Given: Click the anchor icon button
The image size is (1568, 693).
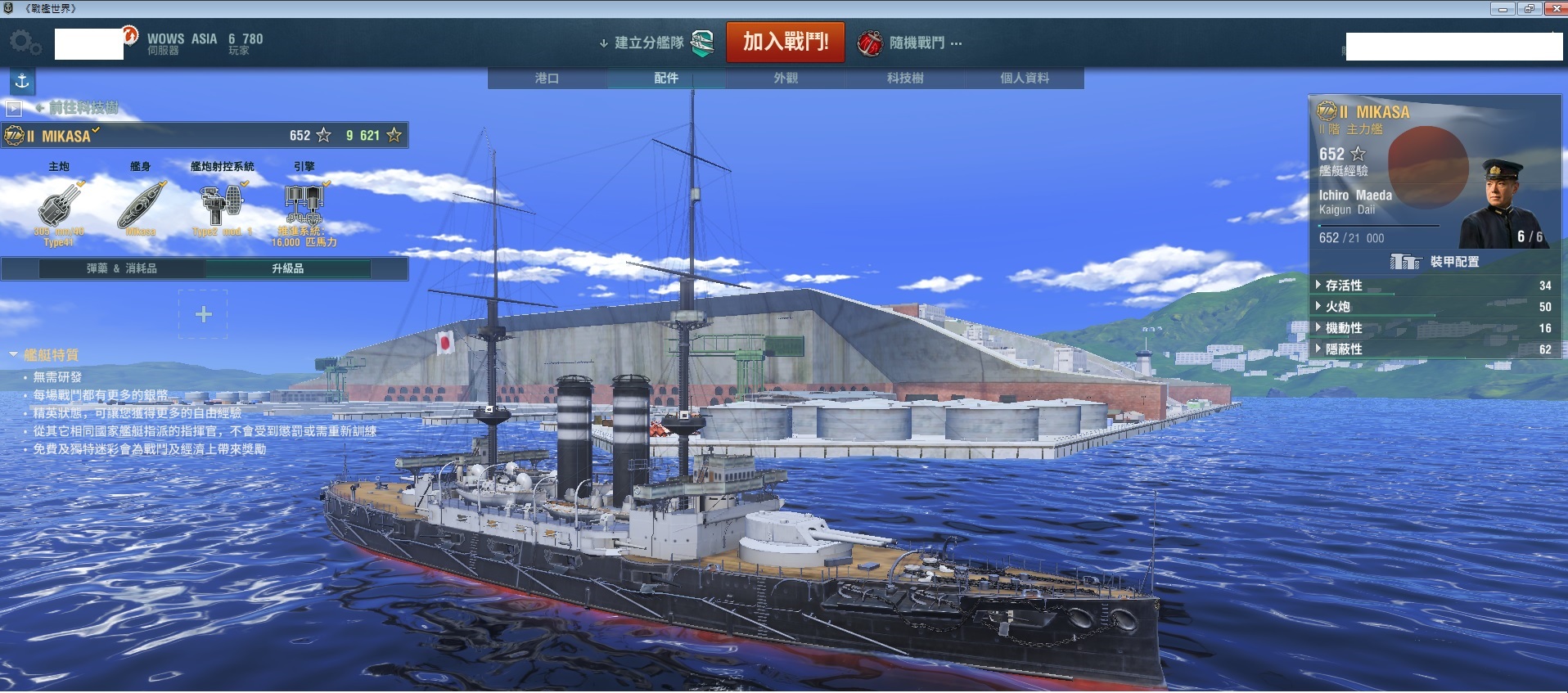Looking at the screenshot, I should [22, 81].
